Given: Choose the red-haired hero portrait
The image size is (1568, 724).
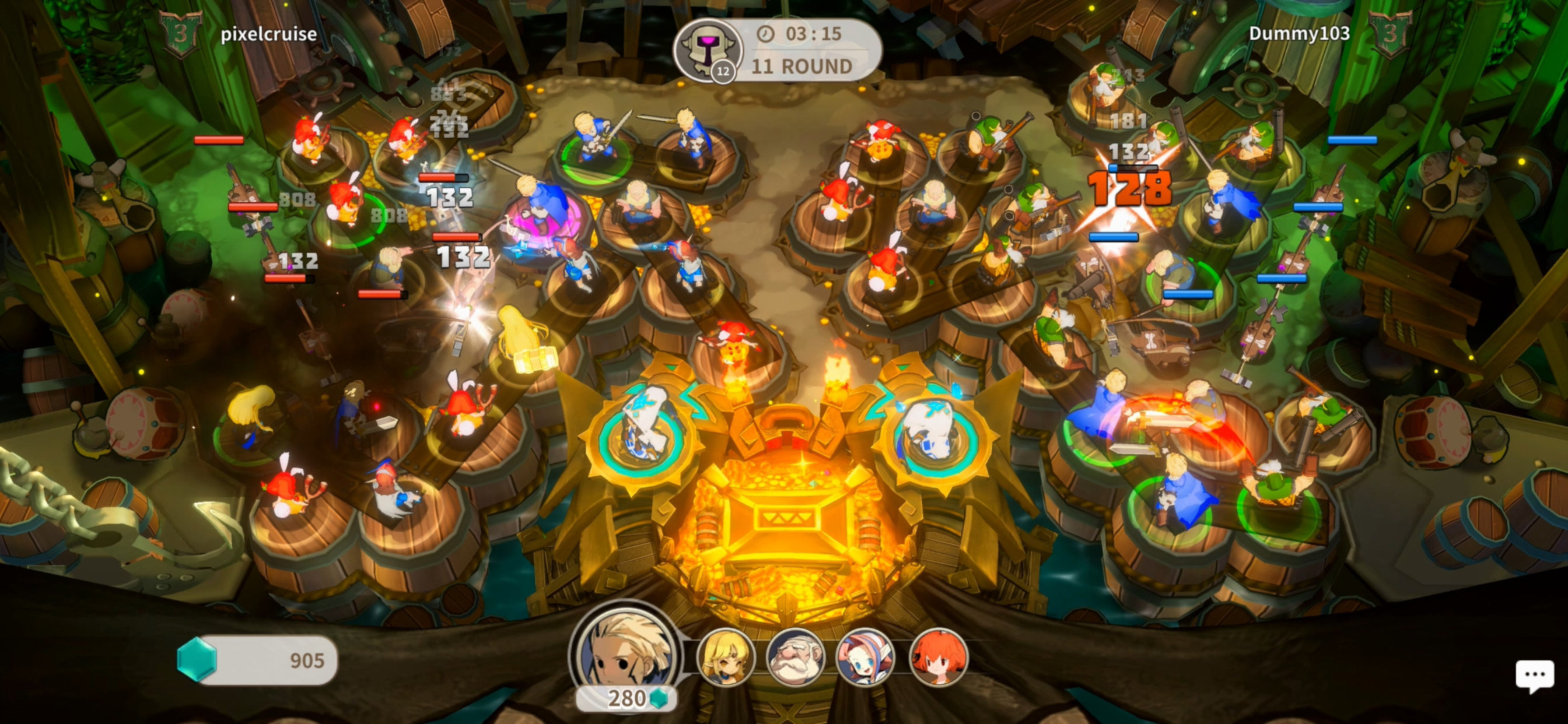Looking at the screenshot, I should tap(937, 658).
